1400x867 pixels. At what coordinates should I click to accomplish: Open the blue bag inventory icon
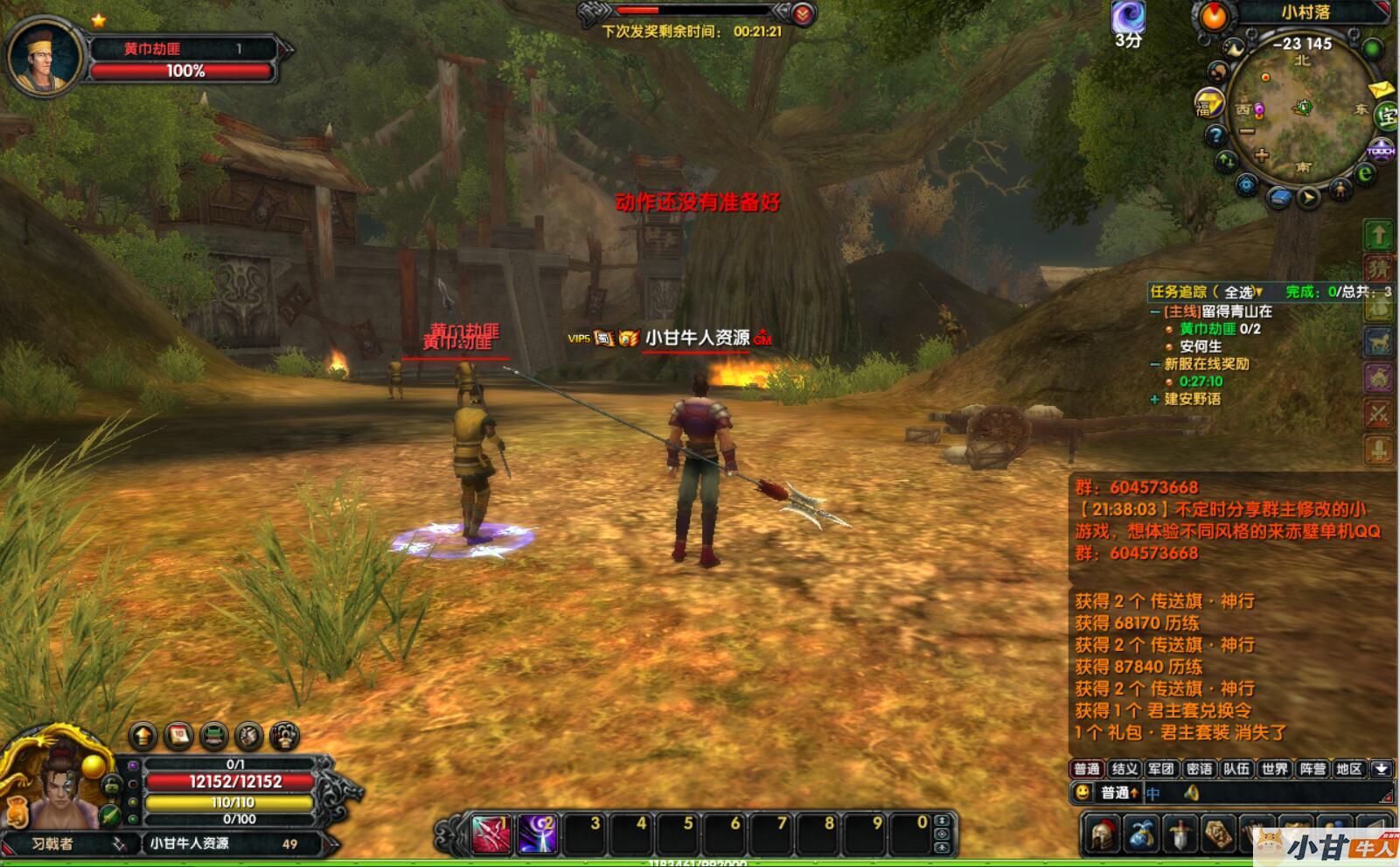1142,834
